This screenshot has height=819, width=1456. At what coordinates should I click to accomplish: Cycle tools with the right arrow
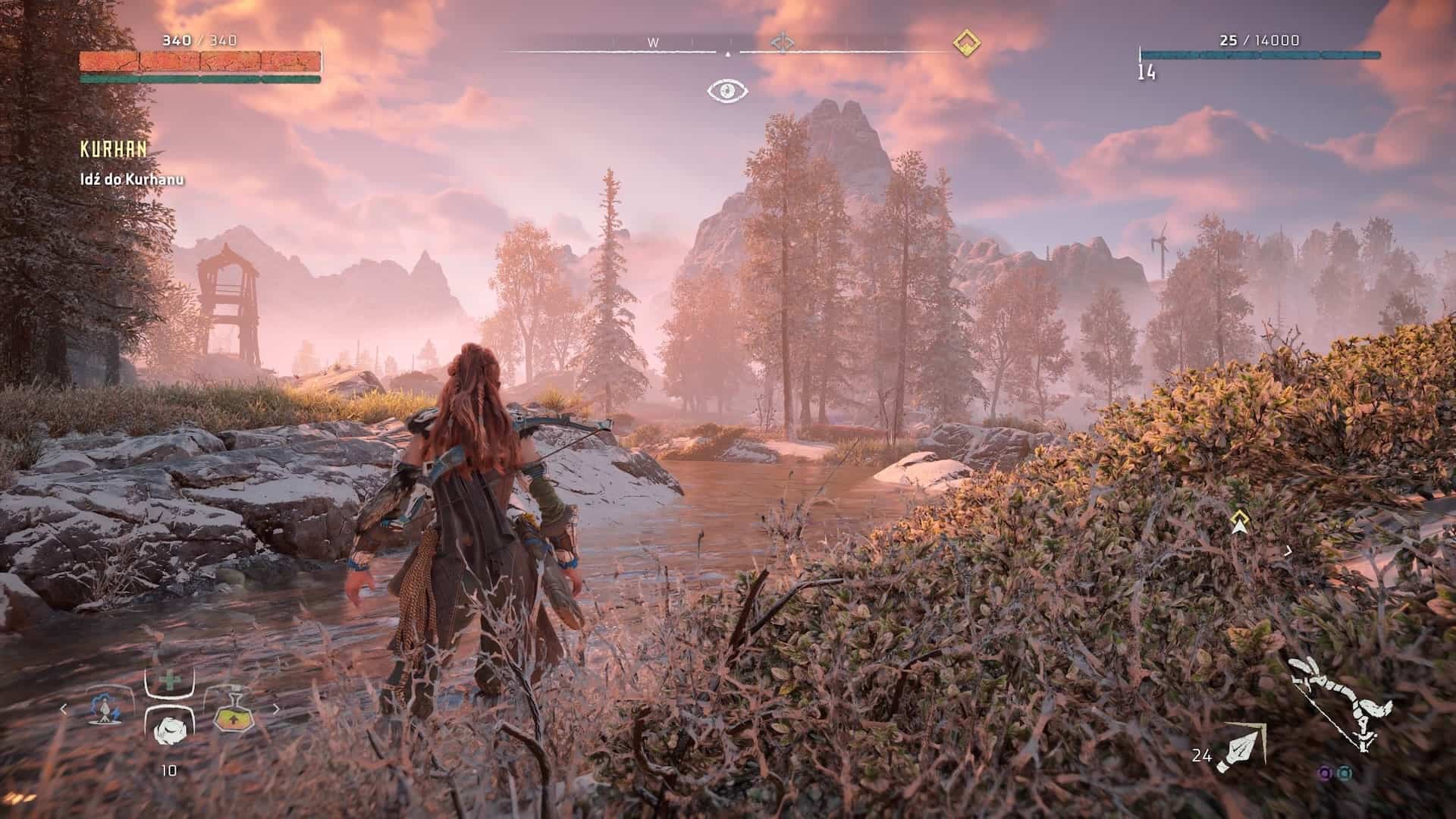pyautogui.click(x=276, y=710)
